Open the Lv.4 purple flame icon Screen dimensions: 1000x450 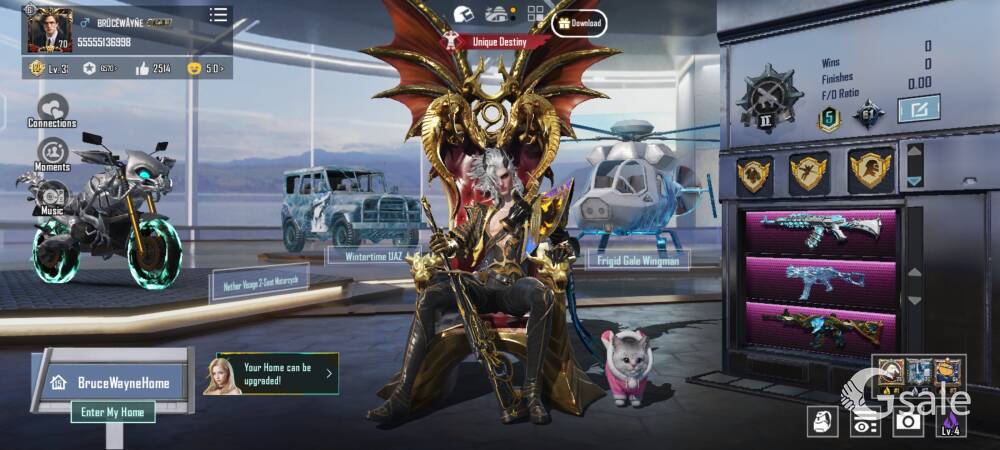click(950, 421)
